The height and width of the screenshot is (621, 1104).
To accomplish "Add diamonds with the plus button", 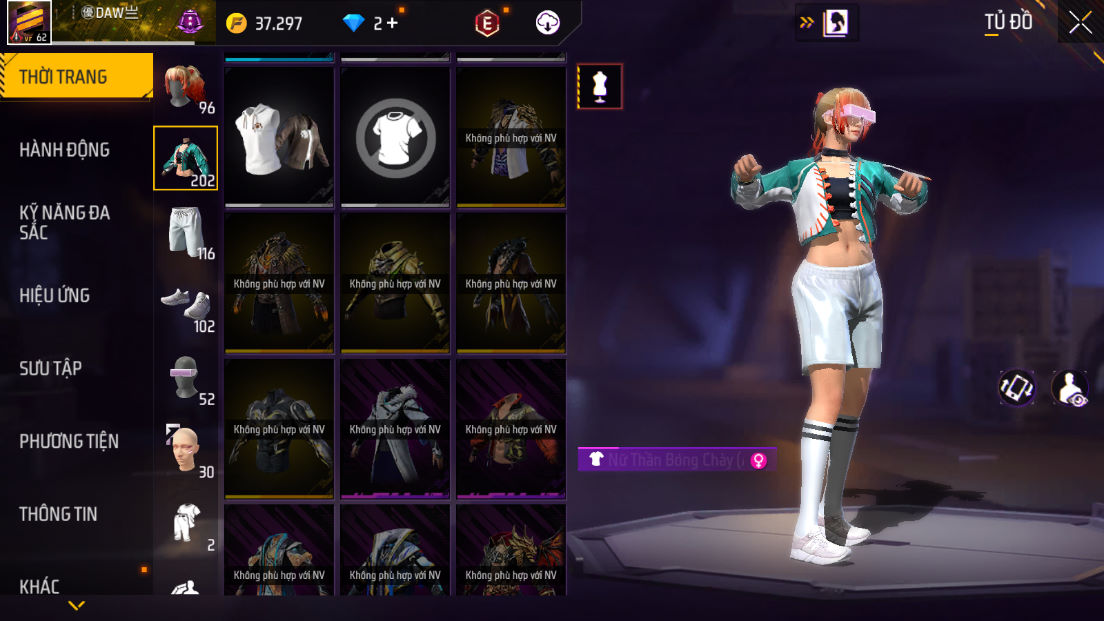I will pos(392,23).
